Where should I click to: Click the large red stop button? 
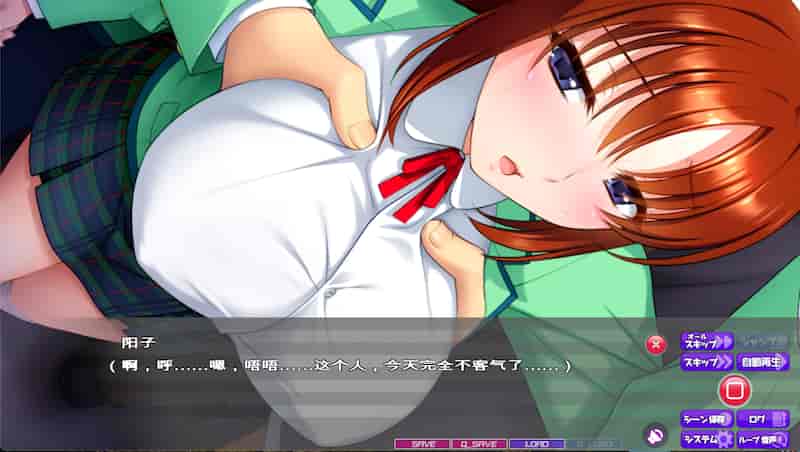733,389
